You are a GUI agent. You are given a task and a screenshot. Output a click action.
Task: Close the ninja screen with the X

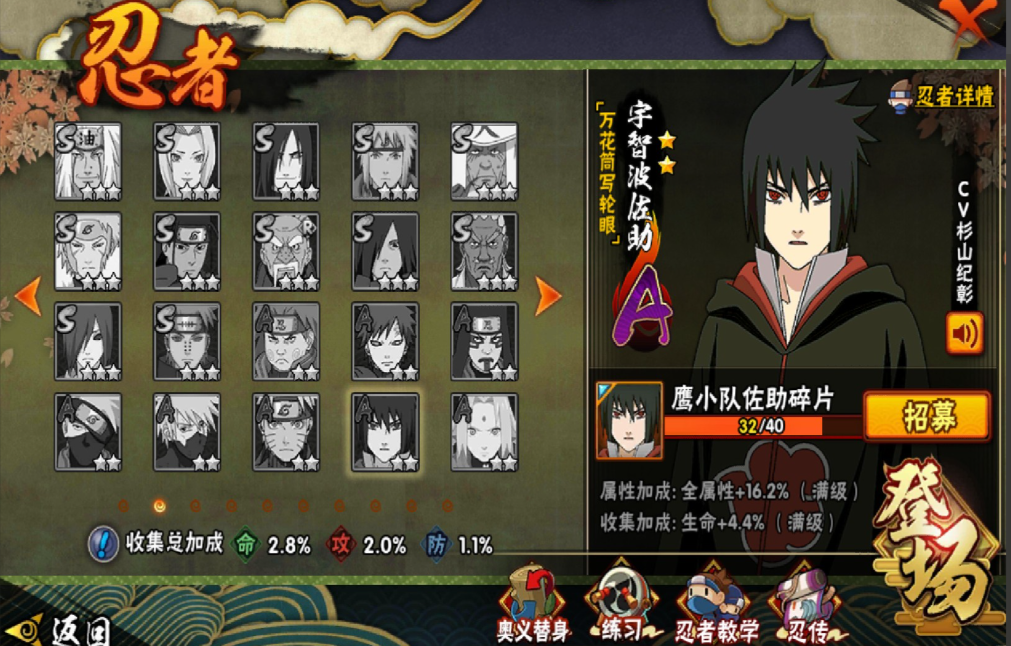(x=969, y=20)
